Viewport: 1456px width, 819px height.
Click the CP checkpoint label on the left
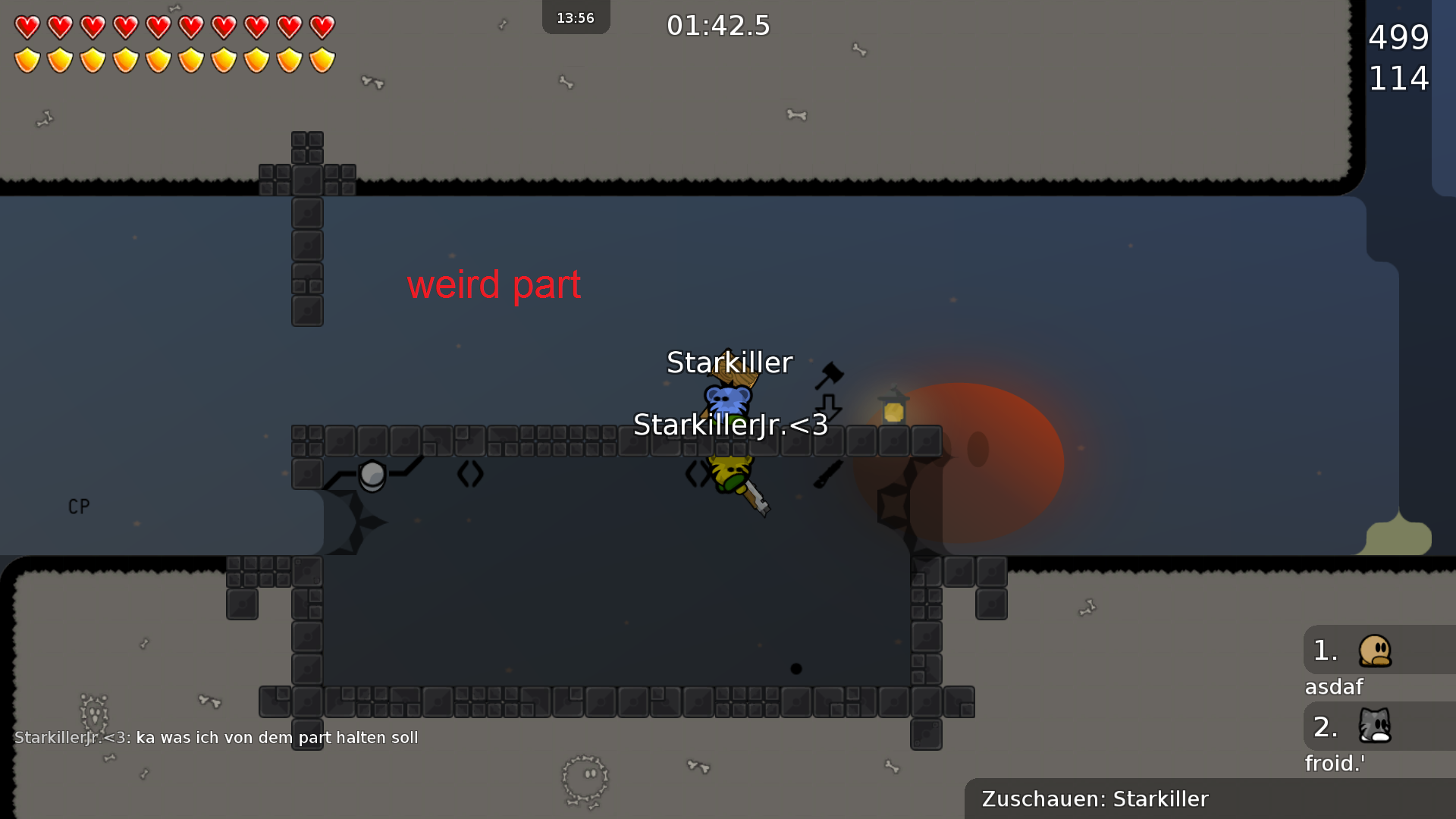78,506
